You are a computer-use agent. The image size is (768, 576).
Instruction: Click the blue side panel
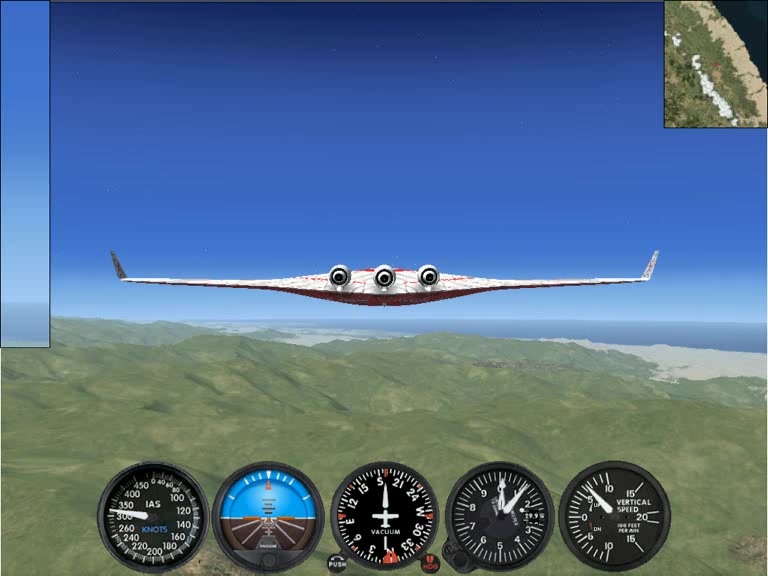25,174
